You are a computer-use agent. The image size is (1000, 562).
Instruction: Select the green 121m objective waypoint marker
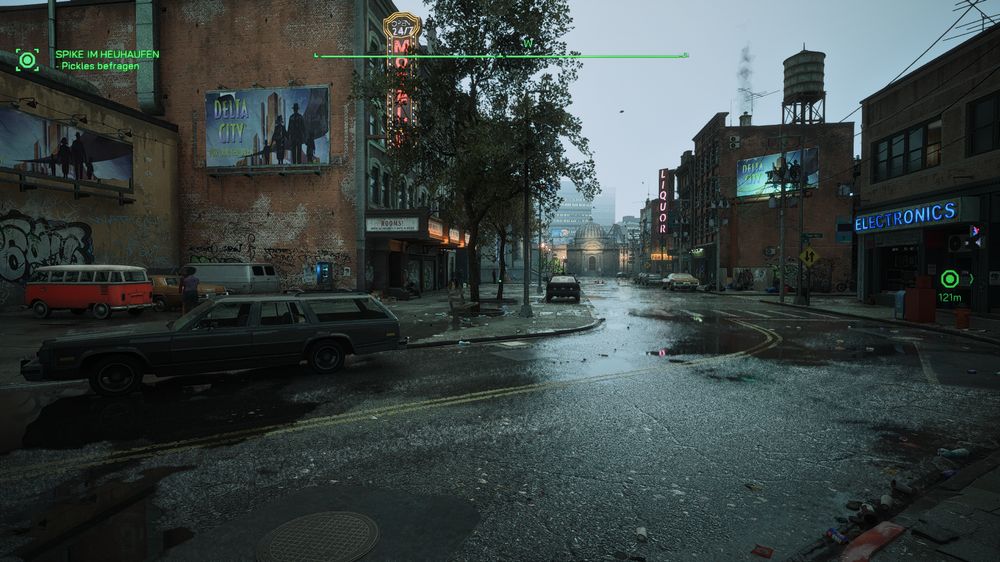[x=950, y=279]
